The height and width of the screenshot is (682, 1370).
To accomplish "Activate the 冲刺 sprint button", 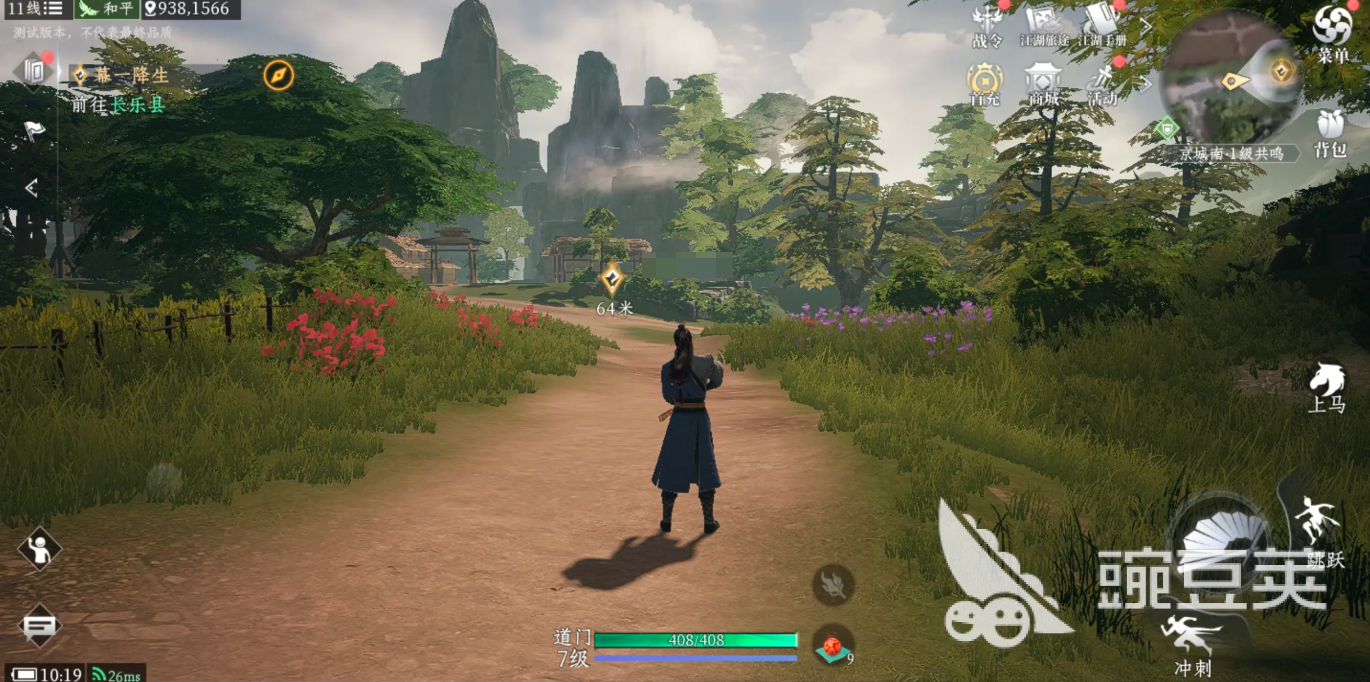I will point(1192,642).
